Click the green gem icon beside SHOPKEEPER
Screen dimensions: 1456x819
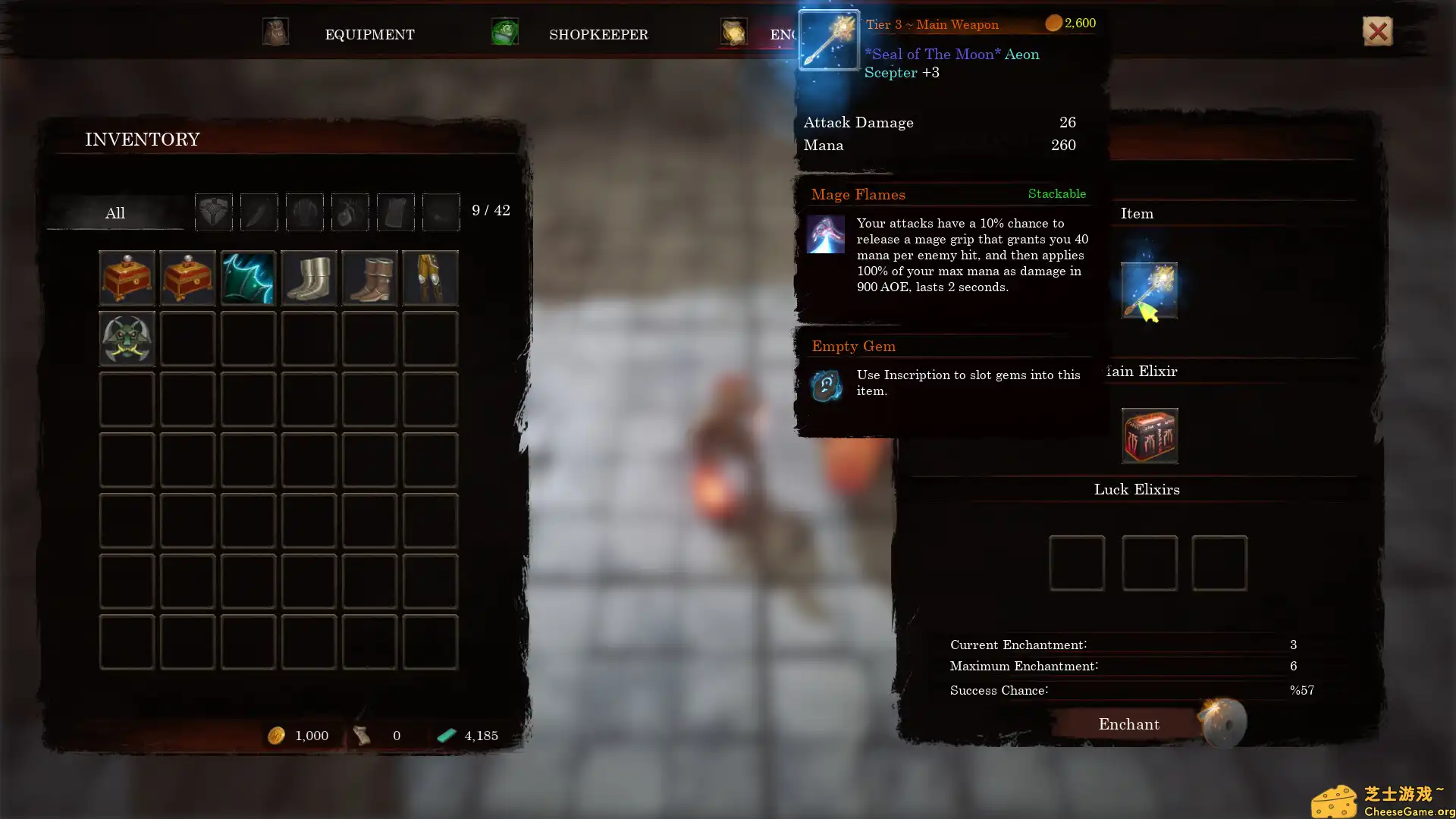(x=504, y=32)
